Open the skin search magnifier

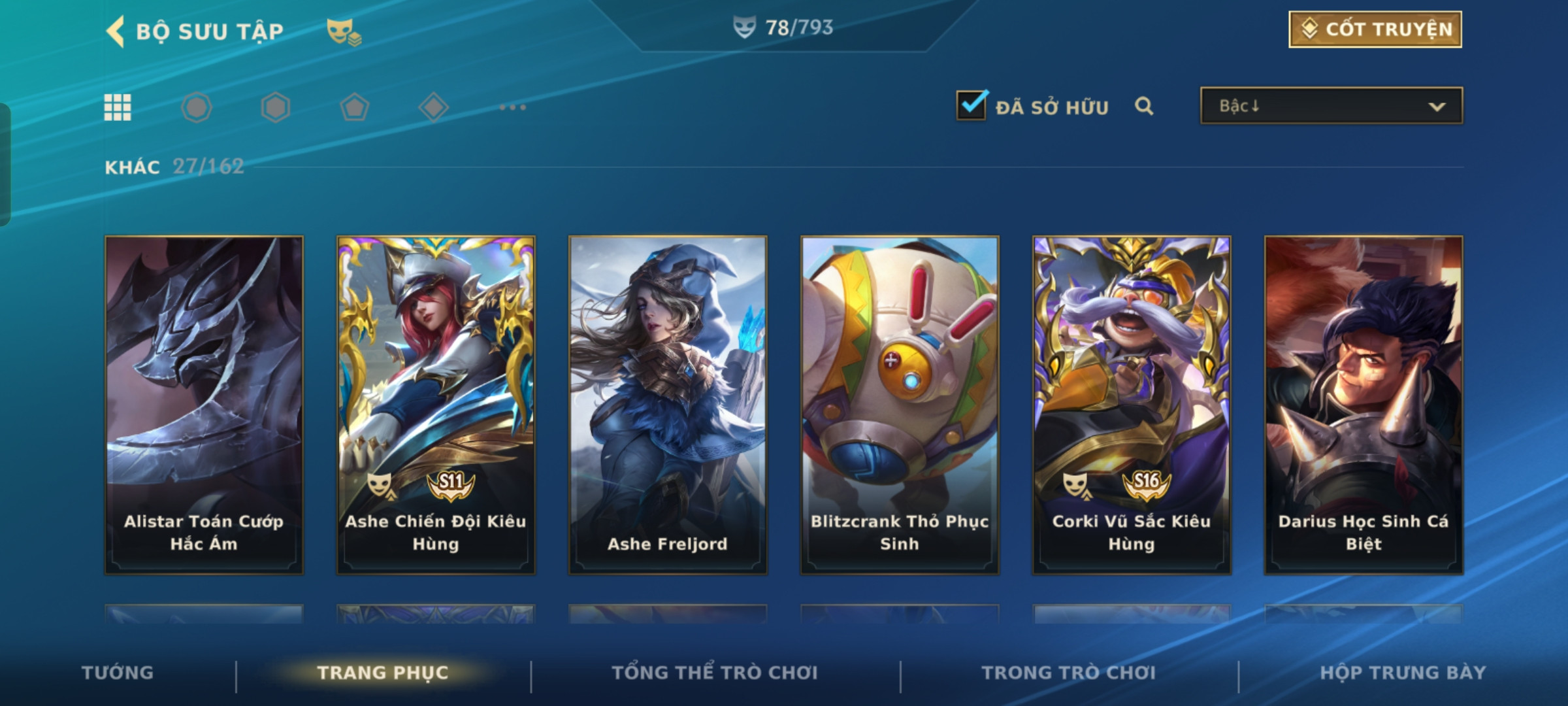pos(1144,106)
